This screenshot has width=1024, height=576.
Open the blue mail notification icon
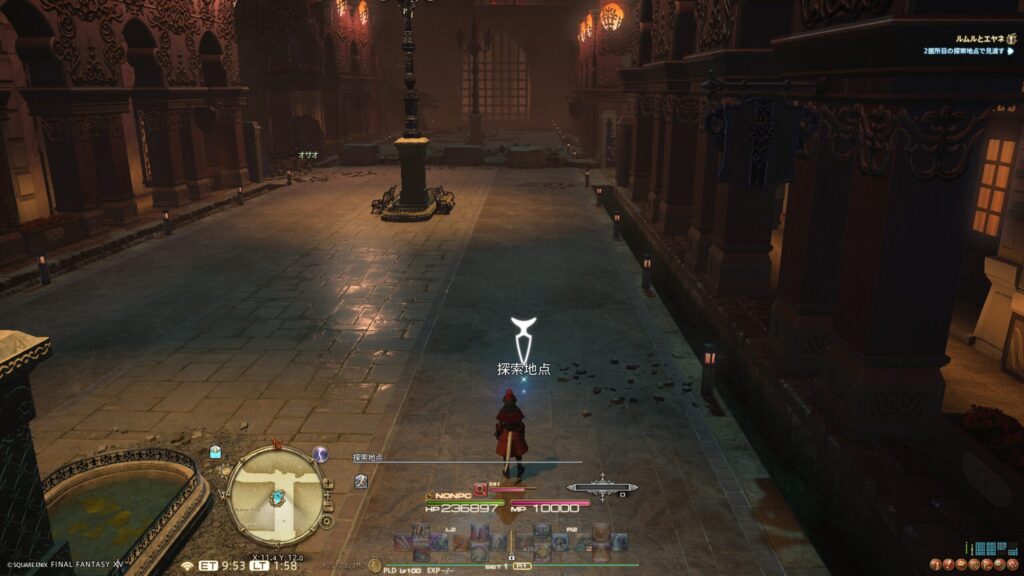(x=215, y=452)
